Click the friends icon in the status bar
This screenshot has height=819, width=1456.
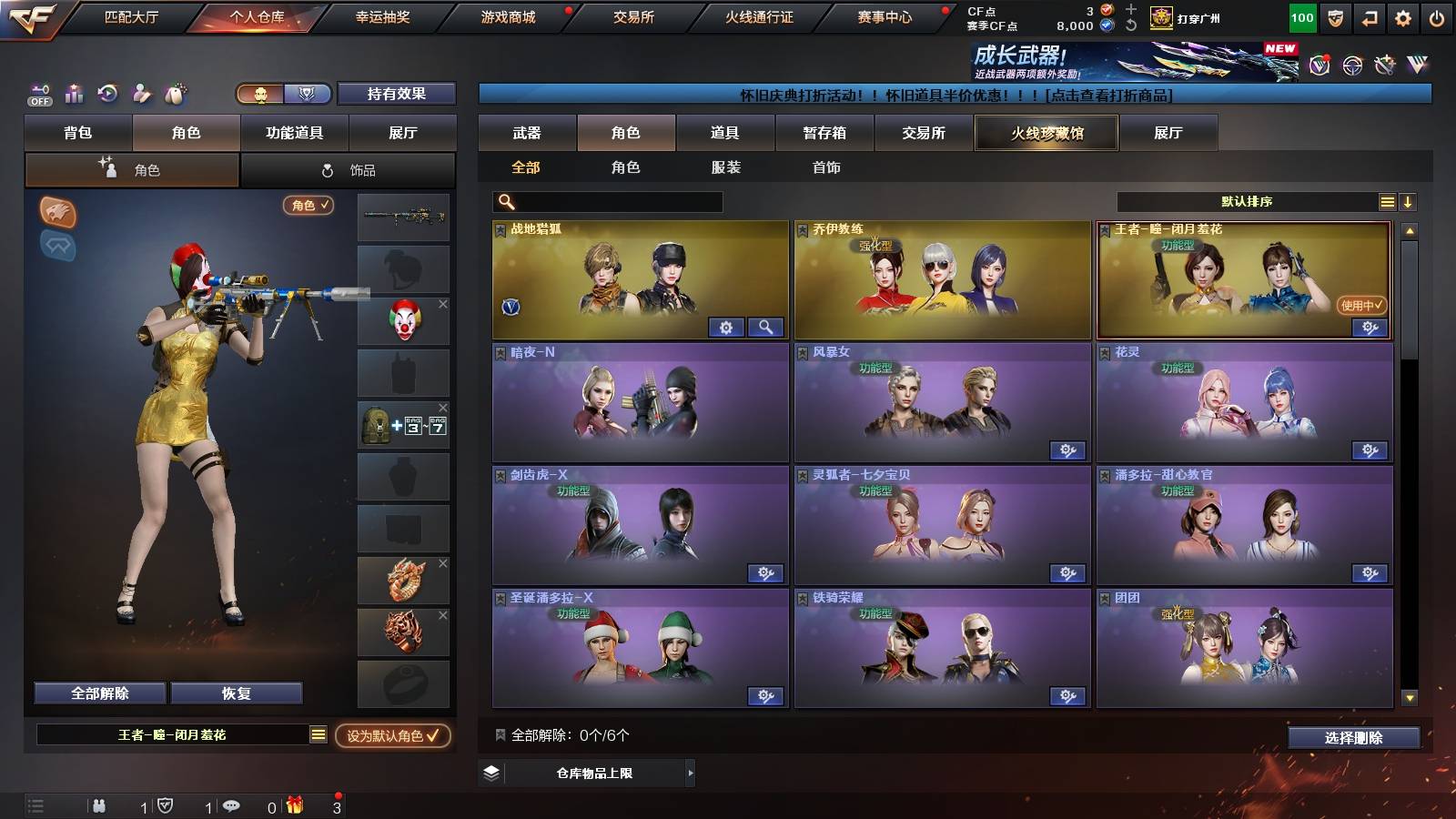click(x=100, y=804)
